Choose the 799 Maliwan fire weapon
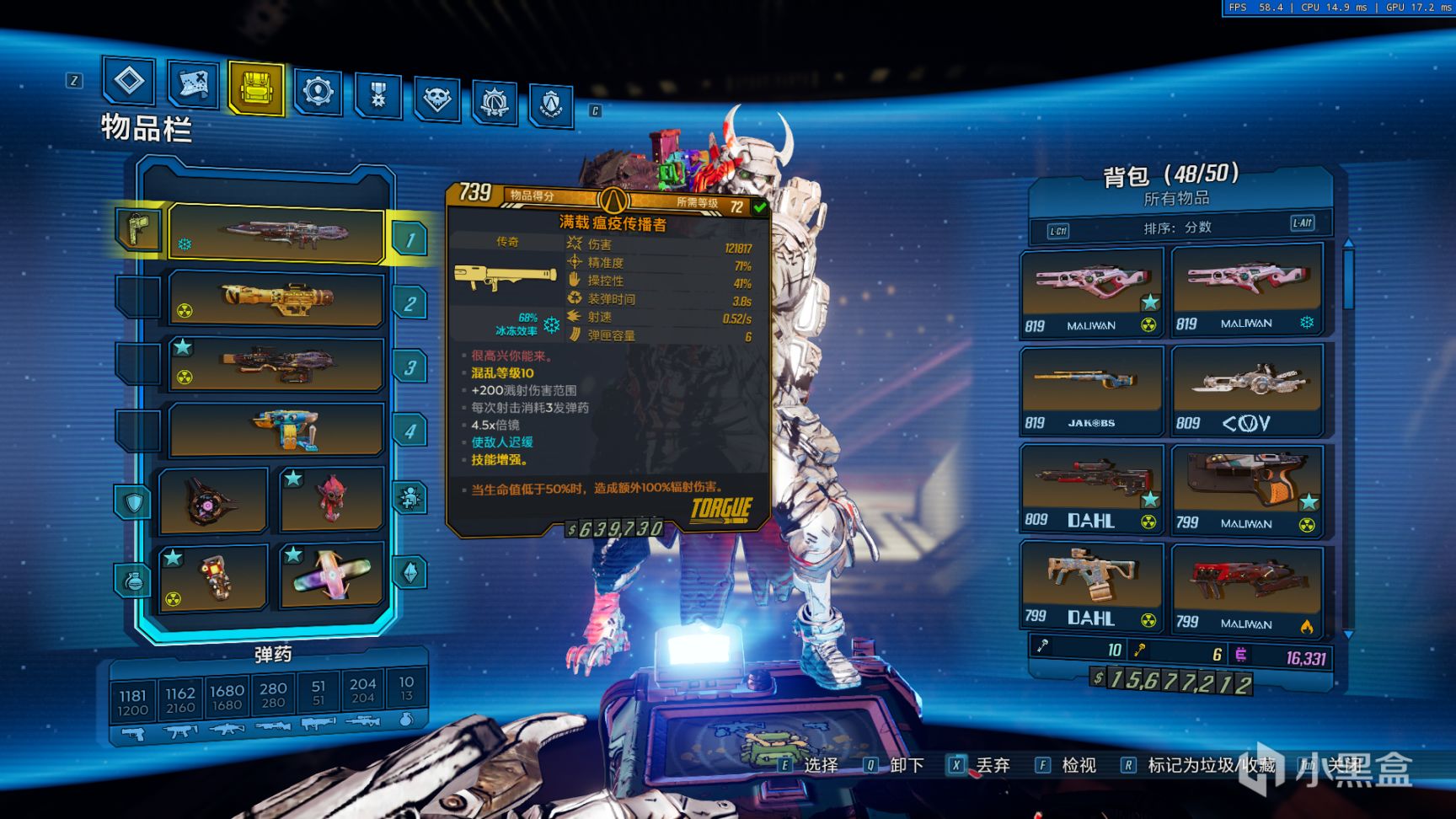Viewport: 1456px width, 819px height. [x=1246, y=588]
